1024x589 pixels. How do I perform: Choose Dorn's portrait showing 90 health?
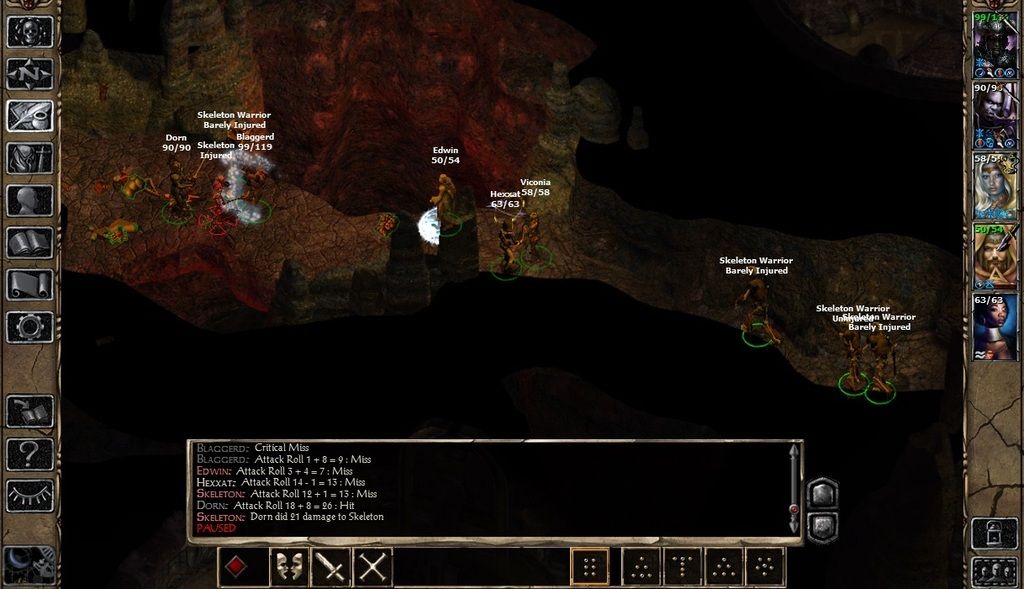pos(996,118)
